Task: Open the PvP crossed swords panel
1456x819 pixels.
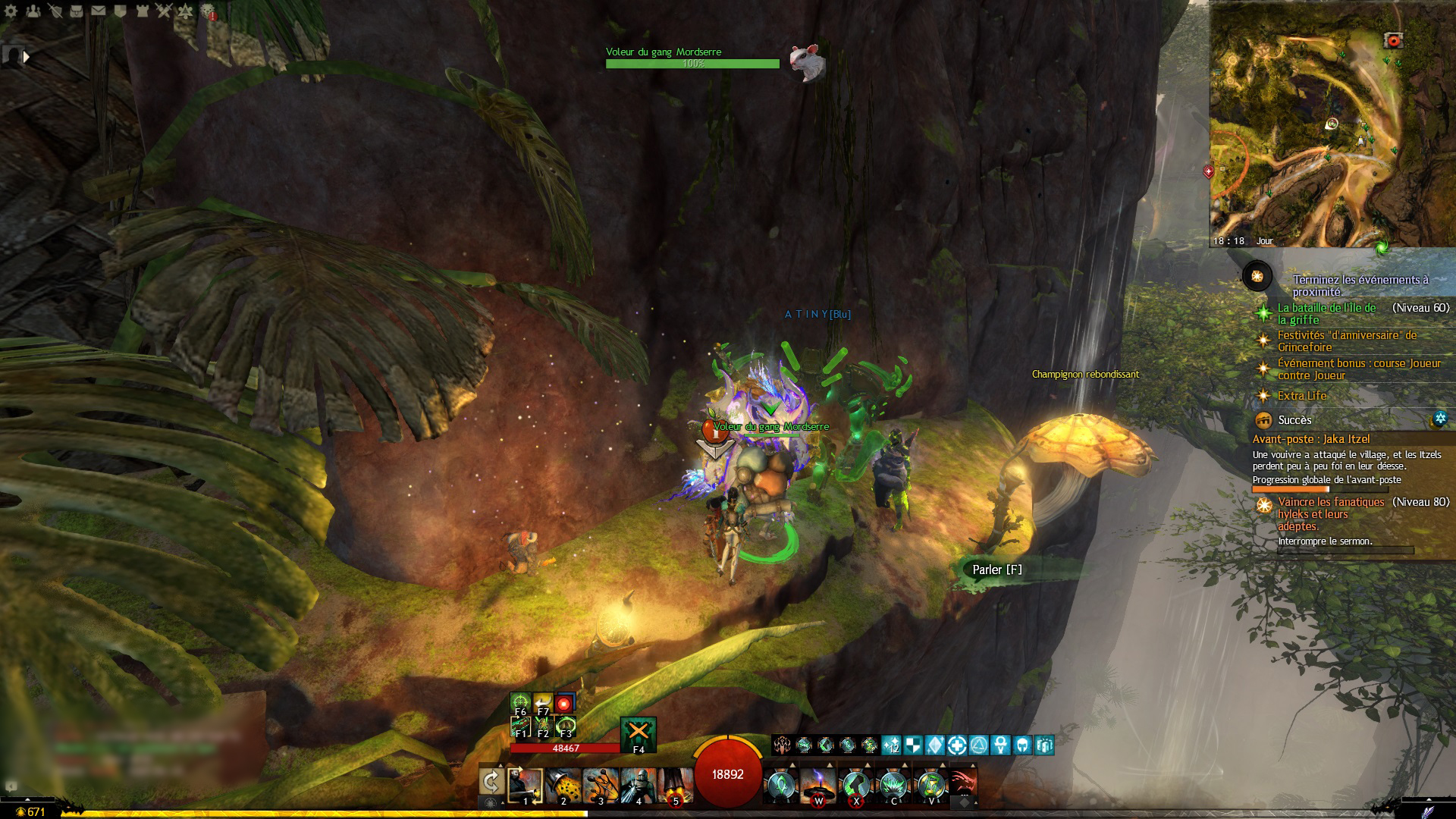Action: [x=164, y=11]
